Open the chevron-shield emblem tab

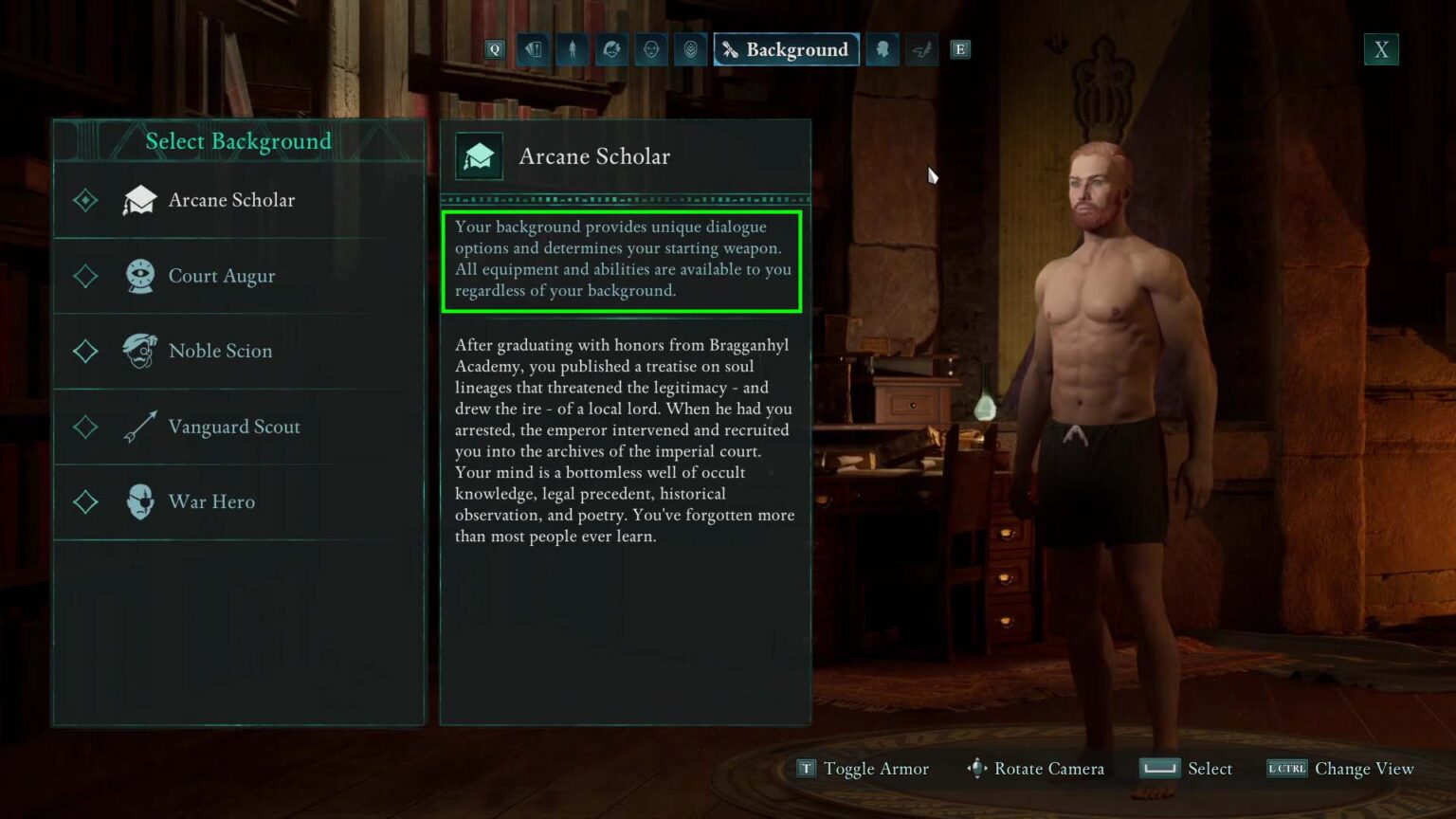(691, 49)
